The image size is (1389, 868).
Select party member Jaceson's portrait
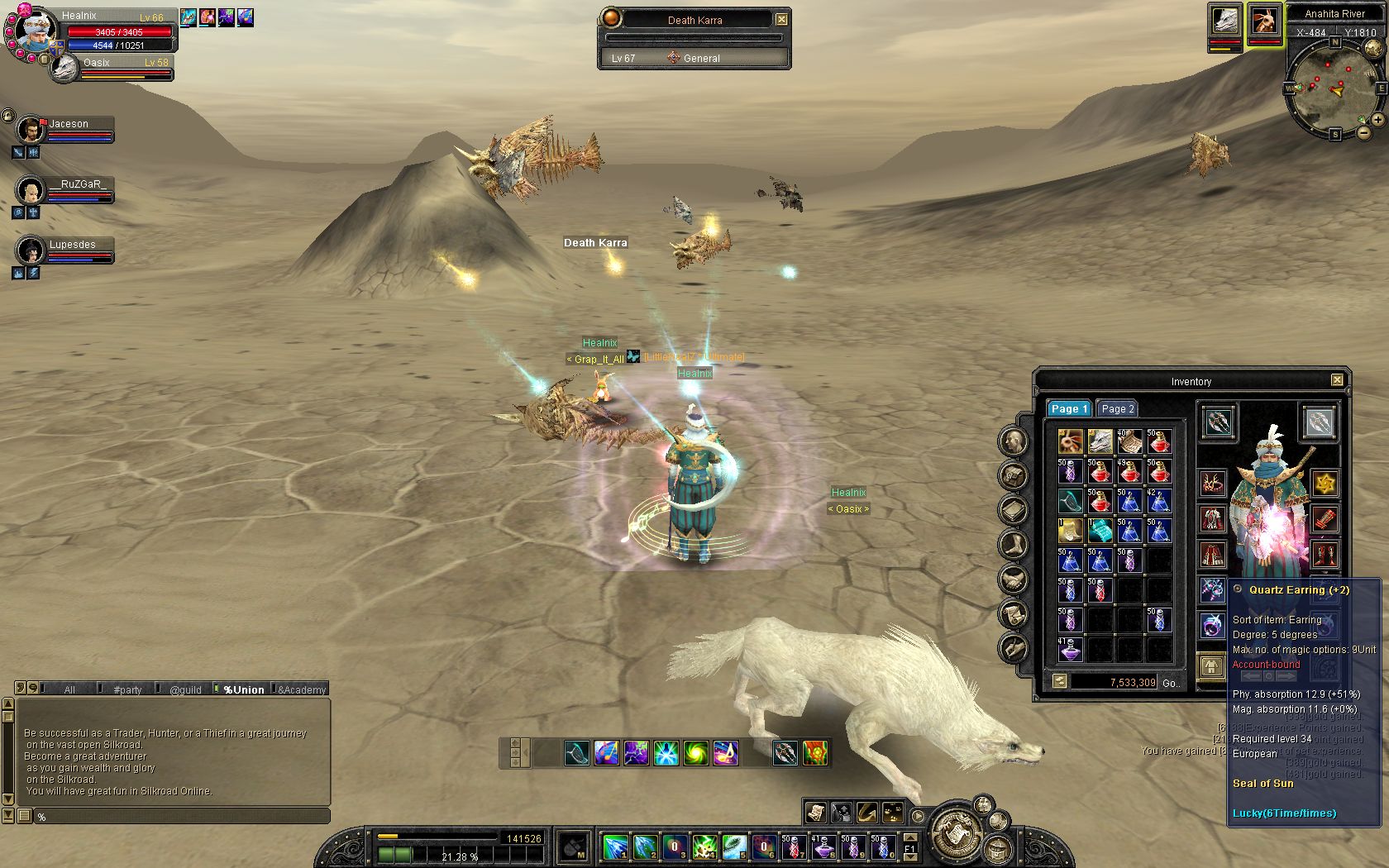[31, 130]
